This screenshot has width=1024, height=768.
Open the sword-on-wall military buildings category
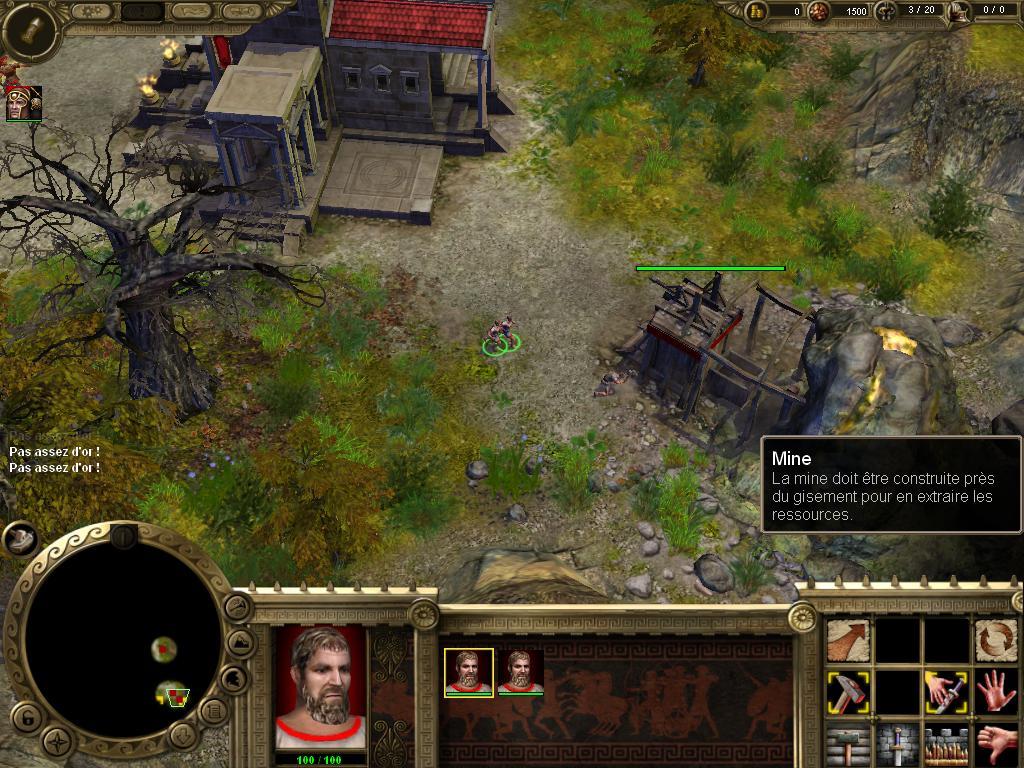coord(897,745)
